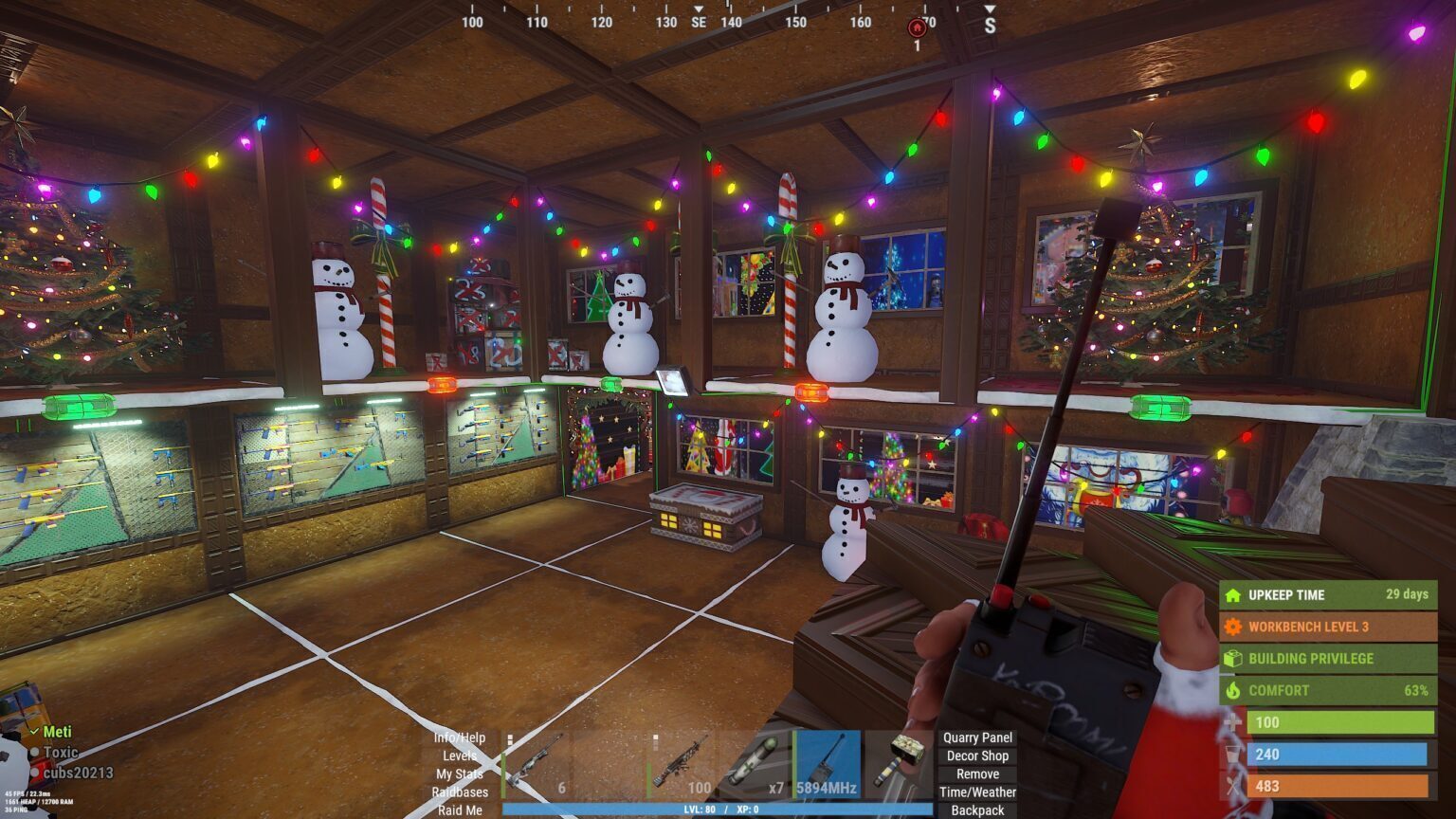
Task: Open the Backpack
Action: coord(976,810)
